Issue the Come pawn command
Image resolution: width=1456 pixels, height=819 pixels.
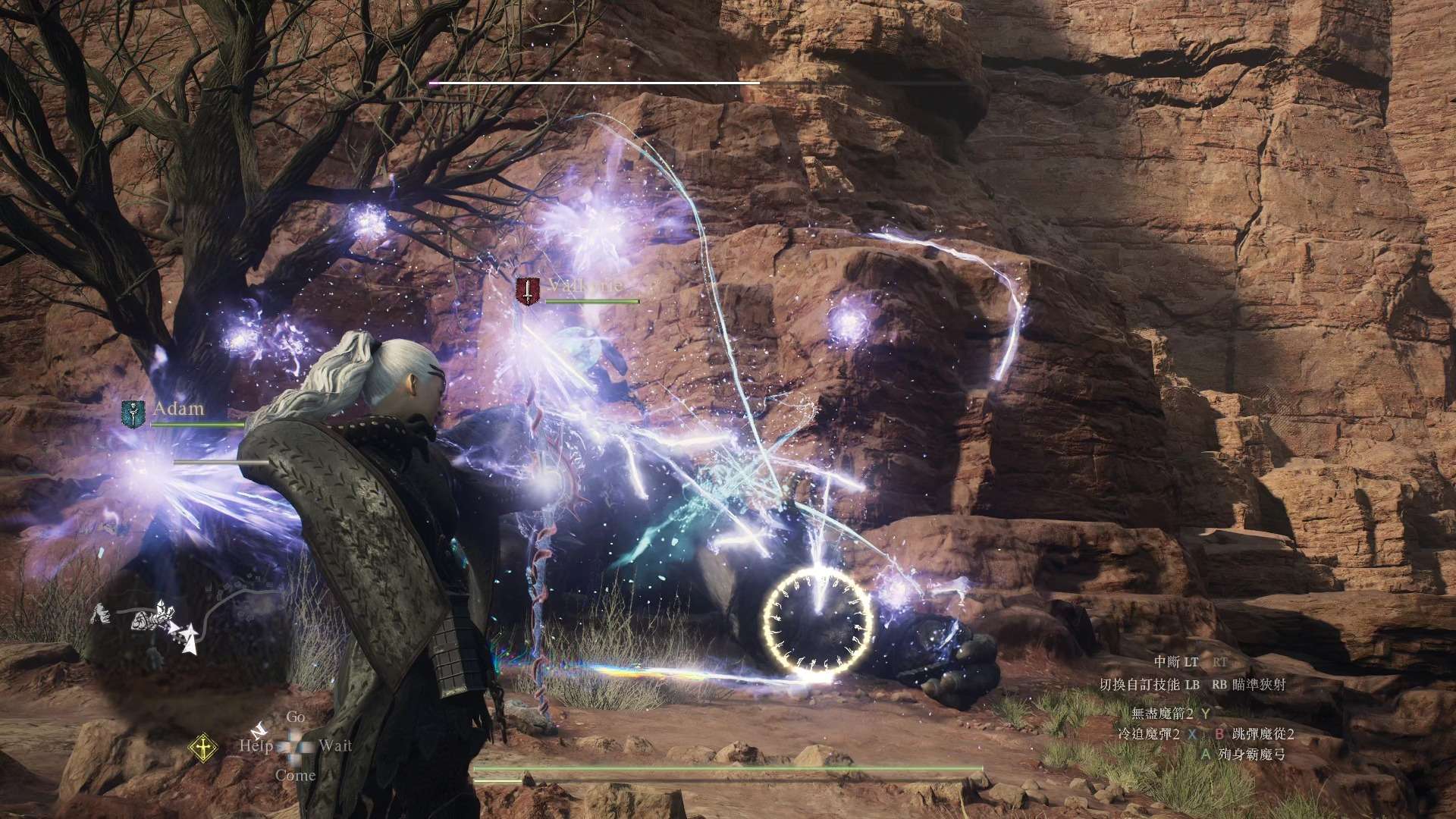point(295,775)
